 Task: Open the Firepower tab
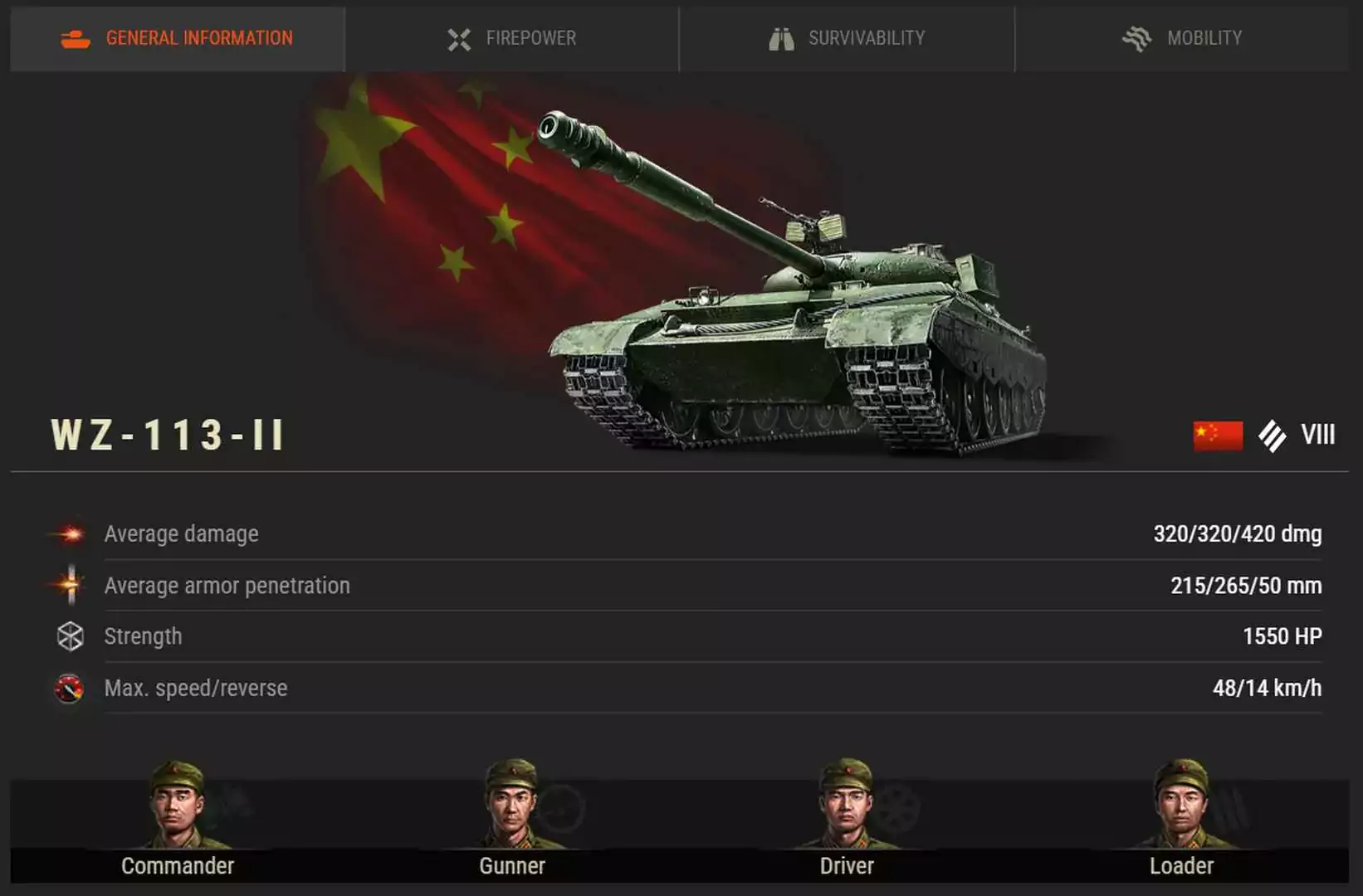[511, 38]
